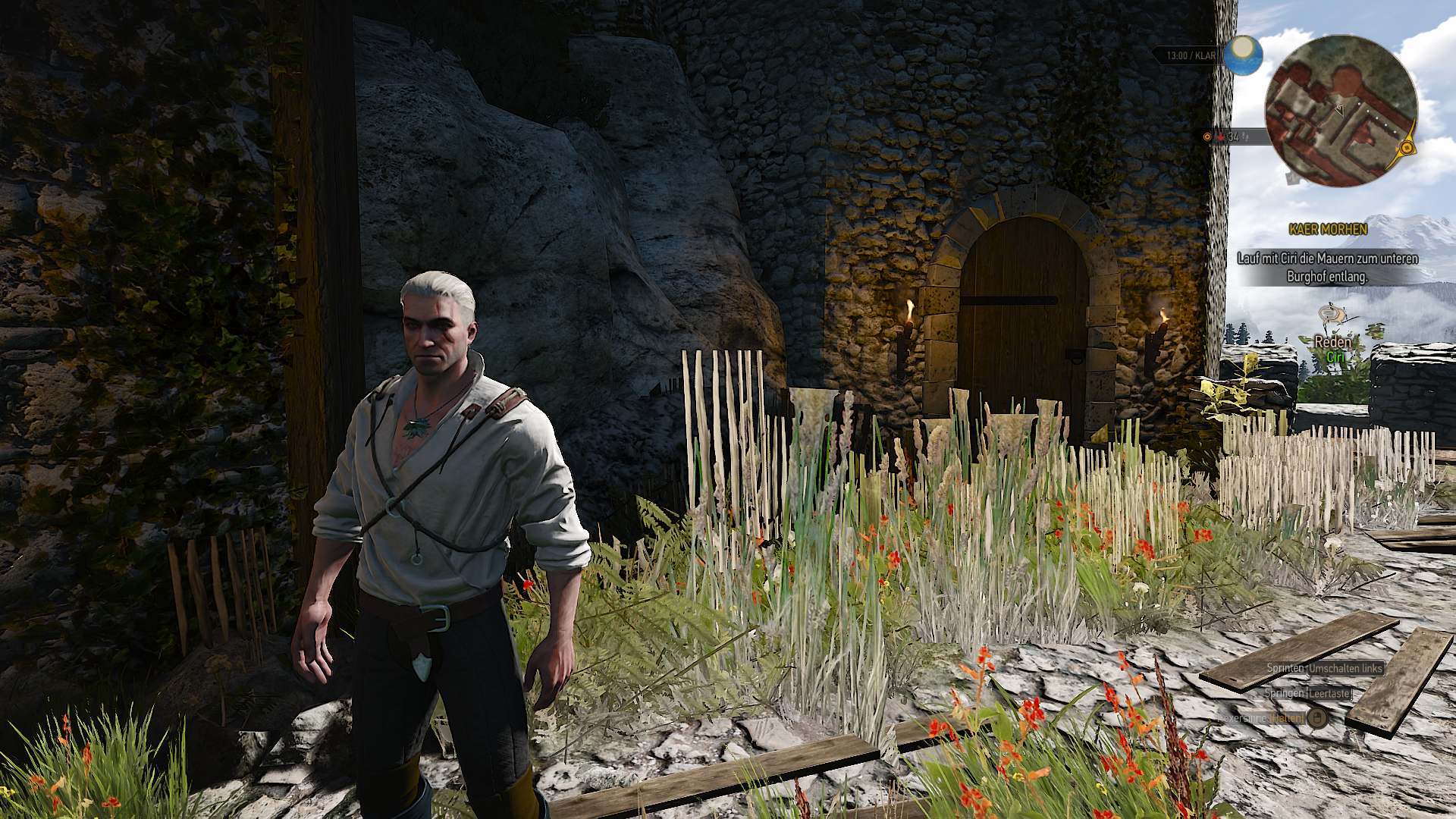Click the Reden talk prompt
Image resolution: width=1456 pixels, height=819 pixels.
1333,341
